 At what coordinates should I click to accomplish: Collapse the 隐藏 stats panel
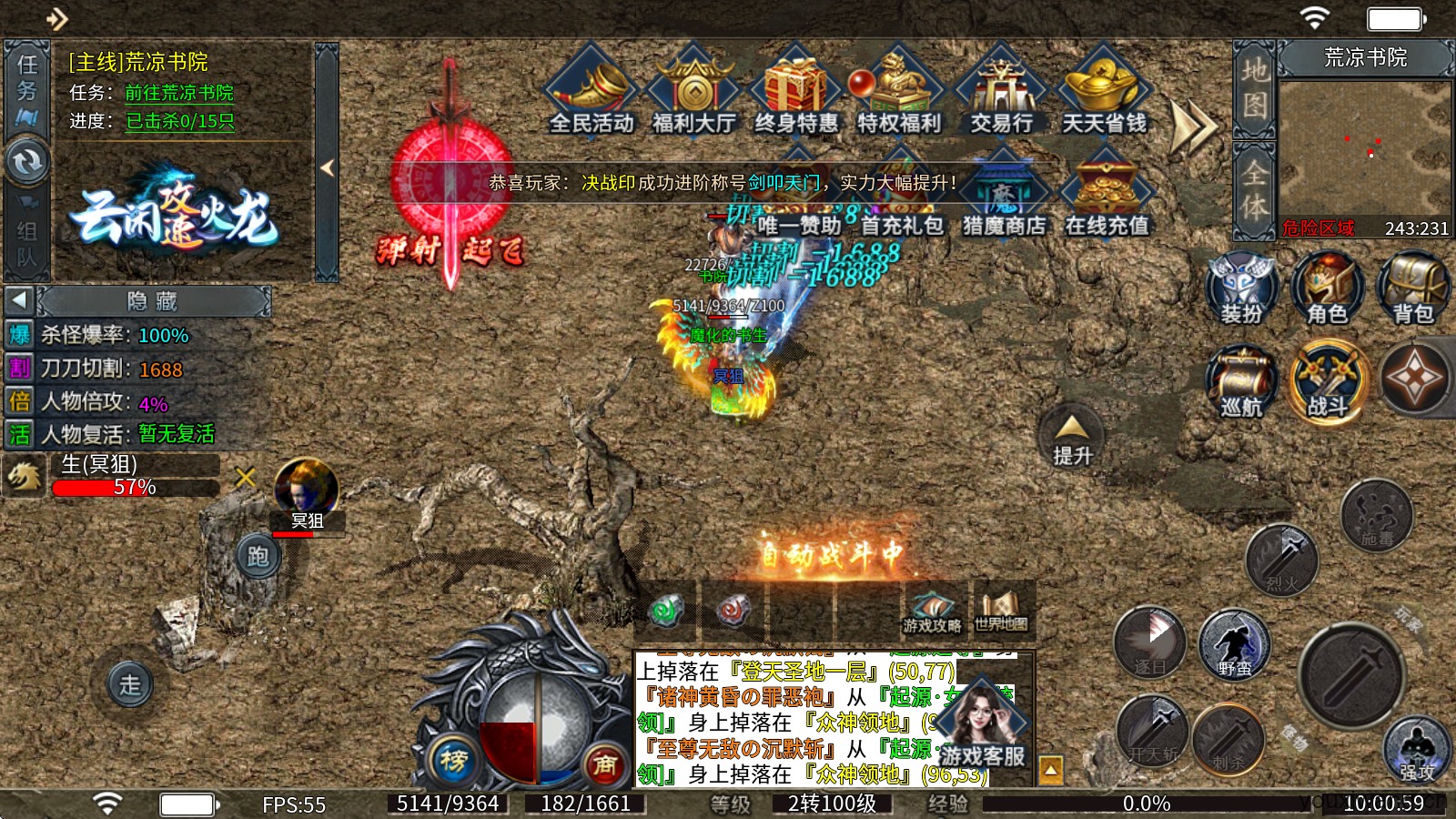tap(20, 300)
